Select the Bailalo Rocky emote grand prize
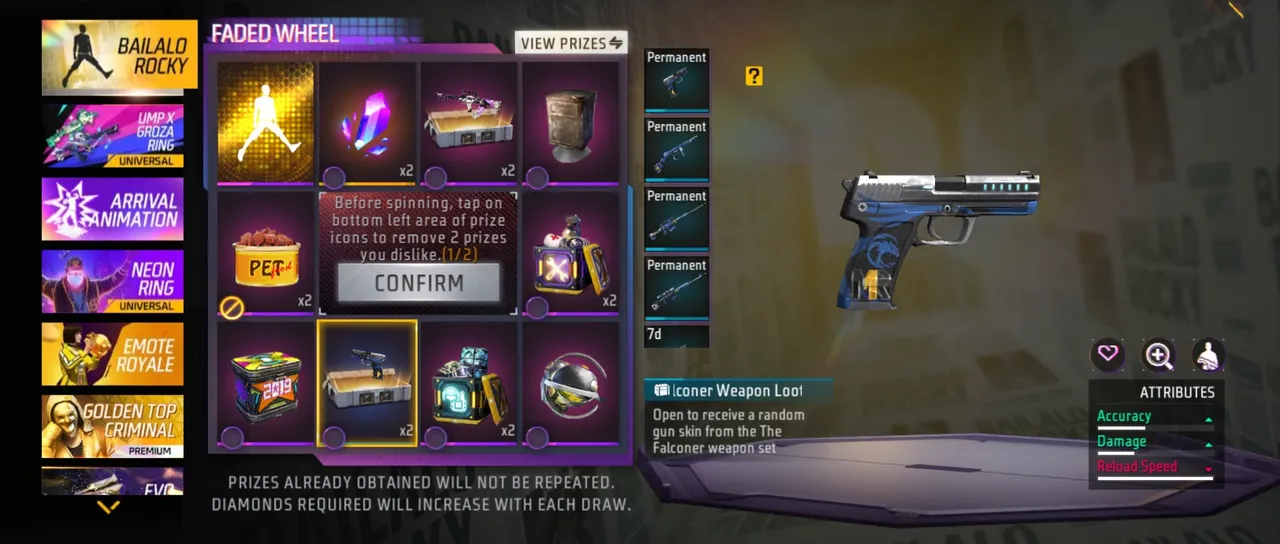The height and width of the screenshot is (544, 1280). point(266,124)
